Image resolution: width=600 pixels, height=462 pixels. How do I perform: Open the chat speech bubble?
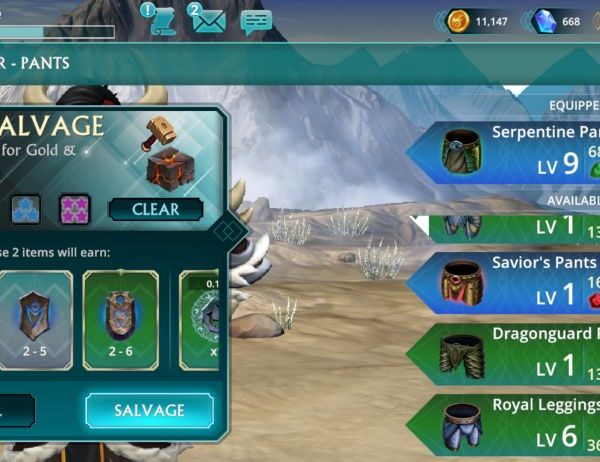(256, 22)
